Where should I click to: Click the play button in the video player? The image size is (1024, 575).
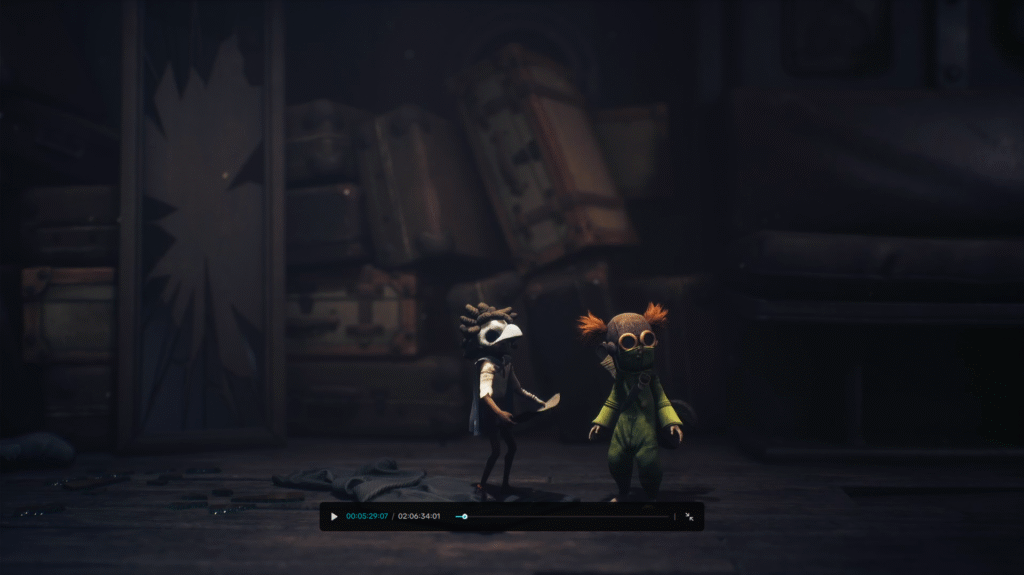tap(334, 517)
